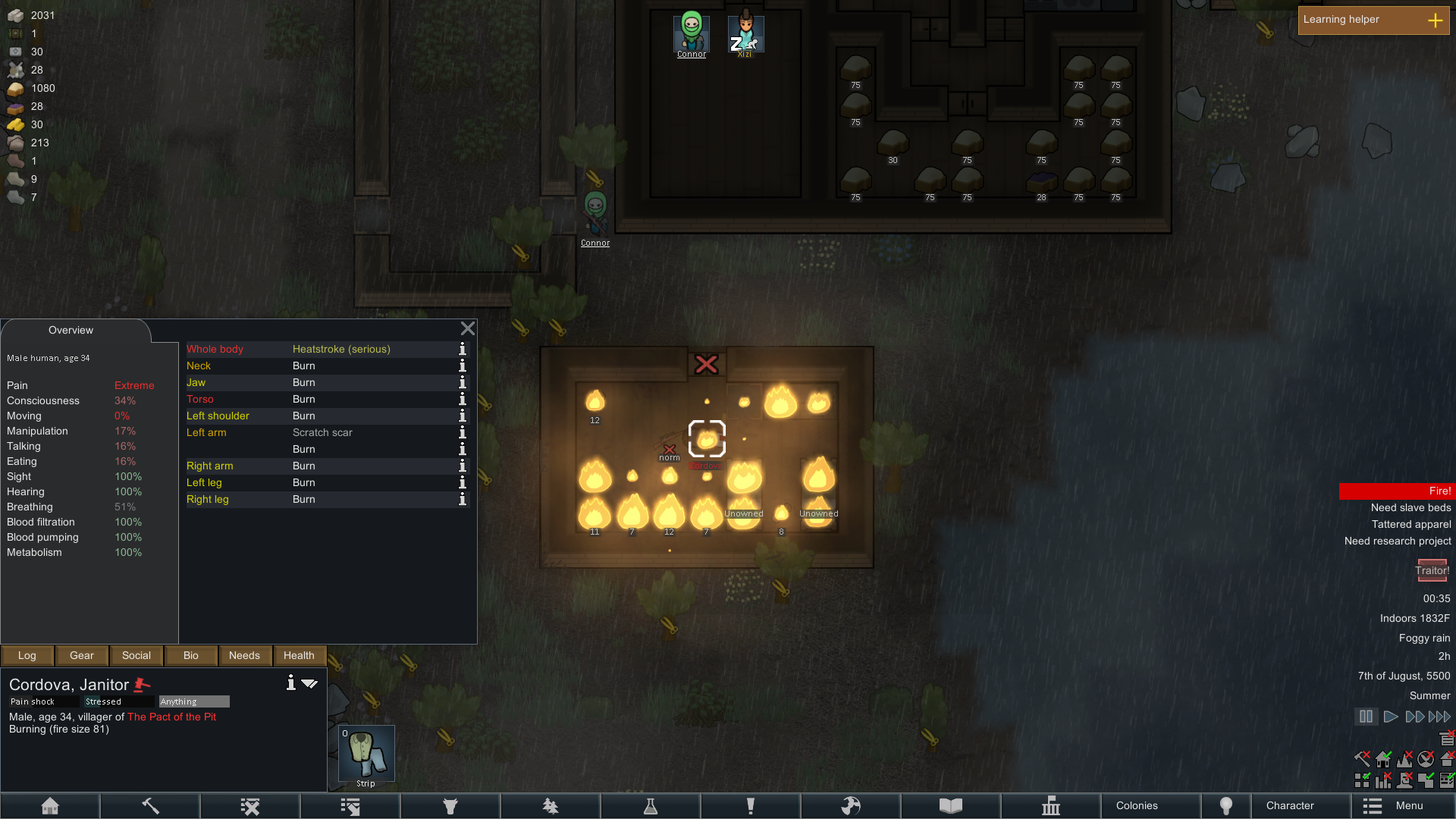Switch to Cordova's Gear tab
Image resolution: width=1456 pixels, height=819 pixels.
point(81,655)
